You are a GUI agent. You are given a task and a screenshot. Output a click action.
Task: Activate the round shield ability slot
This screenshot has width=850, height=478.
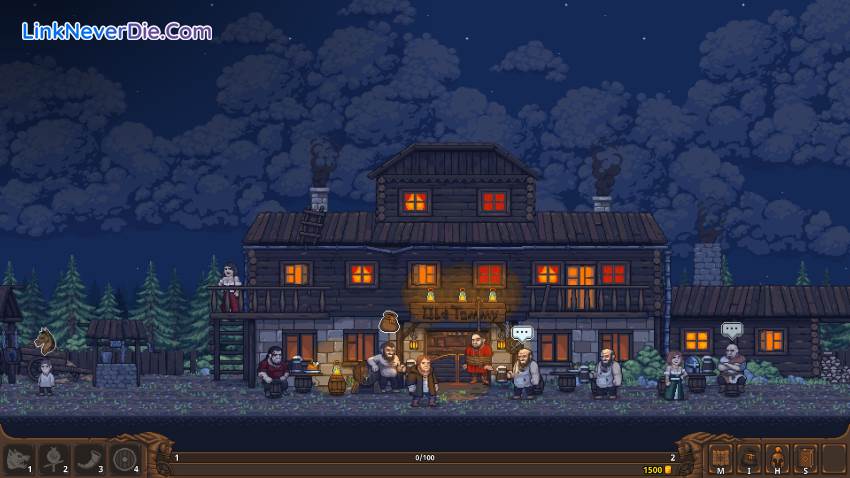click(x=125, y=459)
